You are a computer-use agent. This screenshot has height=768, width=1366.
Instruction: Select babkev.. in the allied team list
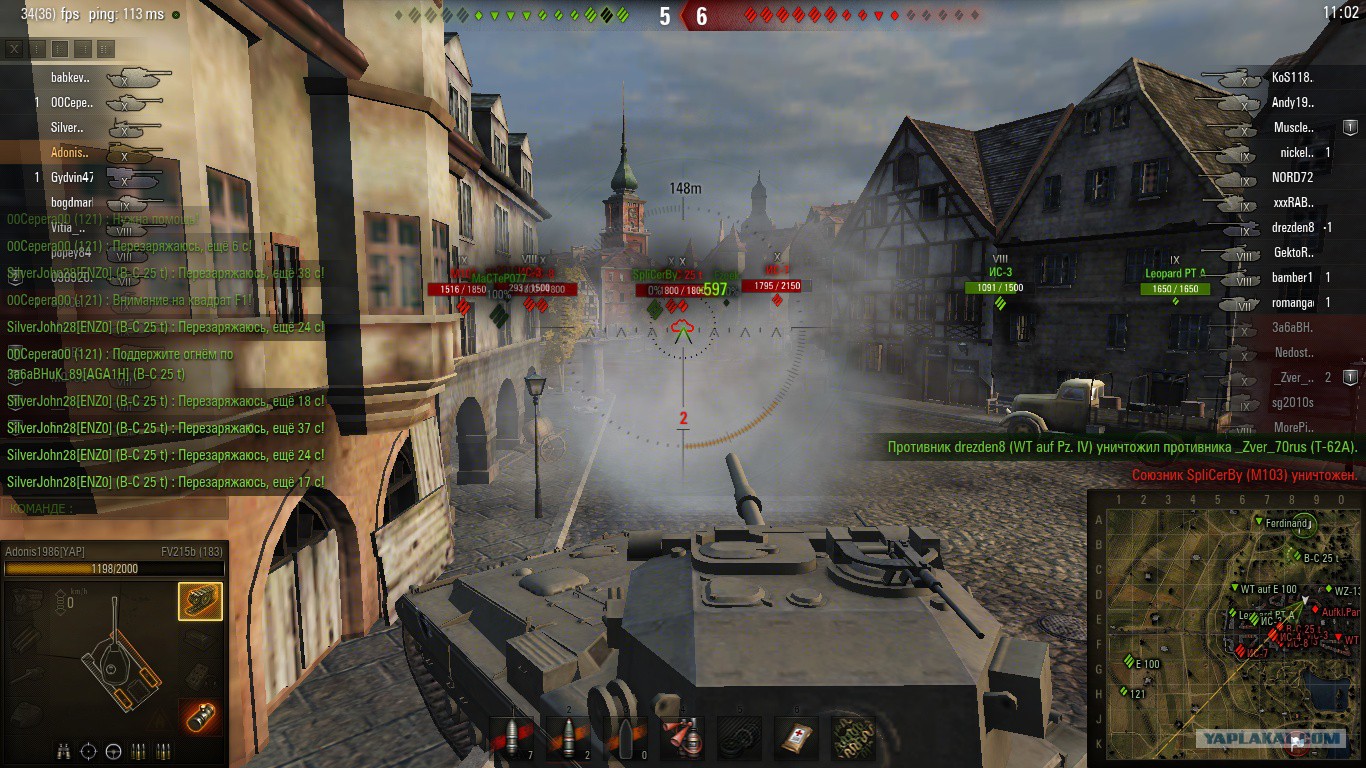tap(70, 77)
